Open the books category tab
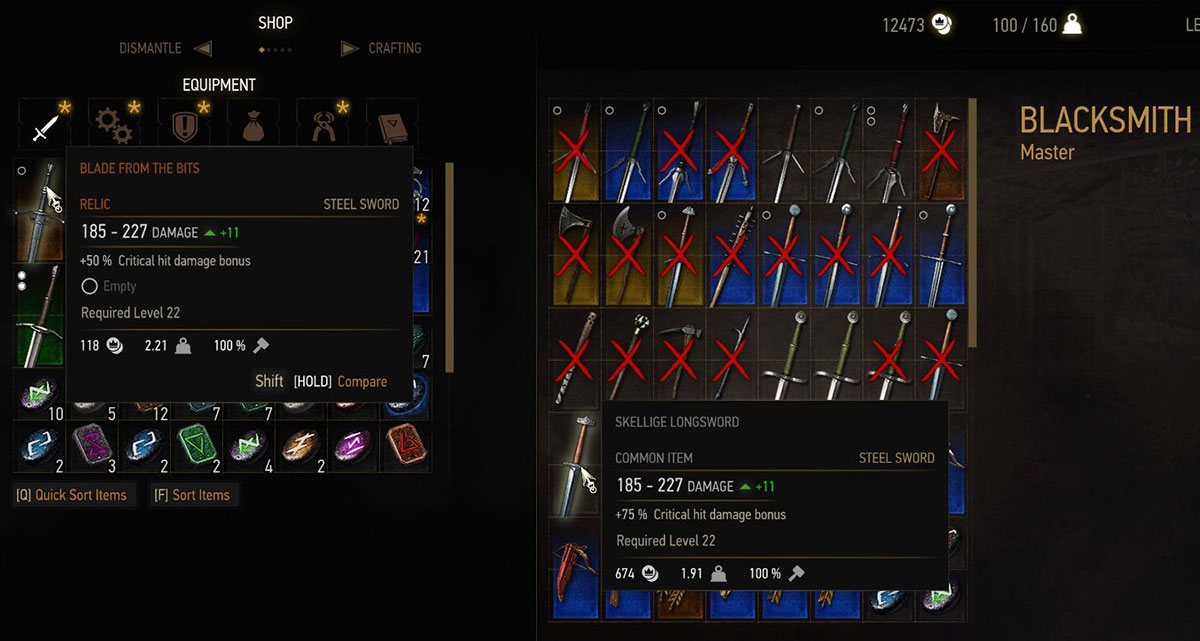Image resolution: width=1200 pixels, height=641 pixels. (x=391, y=126)
